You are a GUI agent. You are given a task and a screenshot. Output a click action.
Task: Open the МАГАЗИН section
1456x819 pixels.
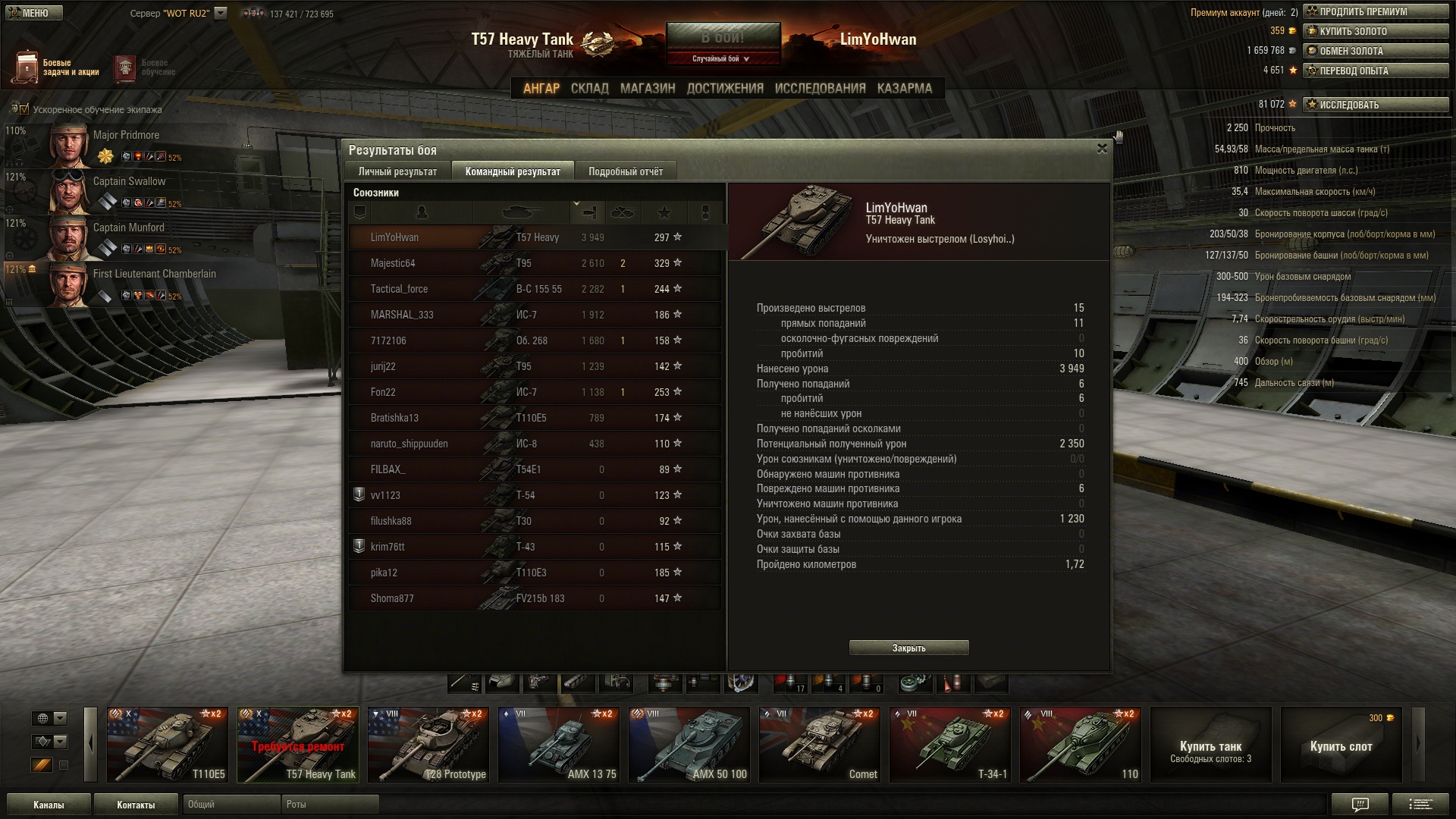pyautogui.click(x=647, y=89)
